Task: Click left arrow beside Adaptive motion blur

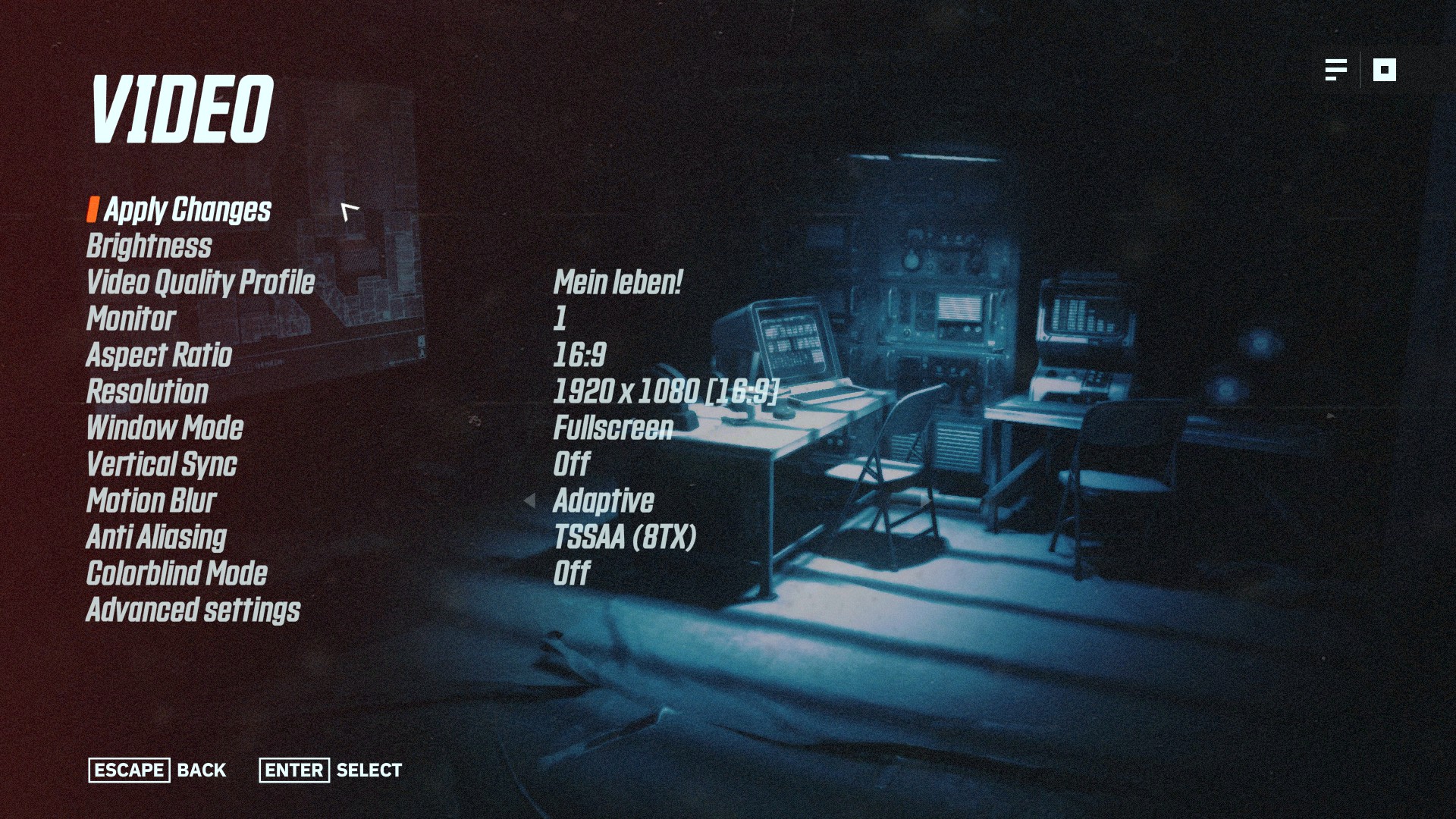Action: pos(529,501)
